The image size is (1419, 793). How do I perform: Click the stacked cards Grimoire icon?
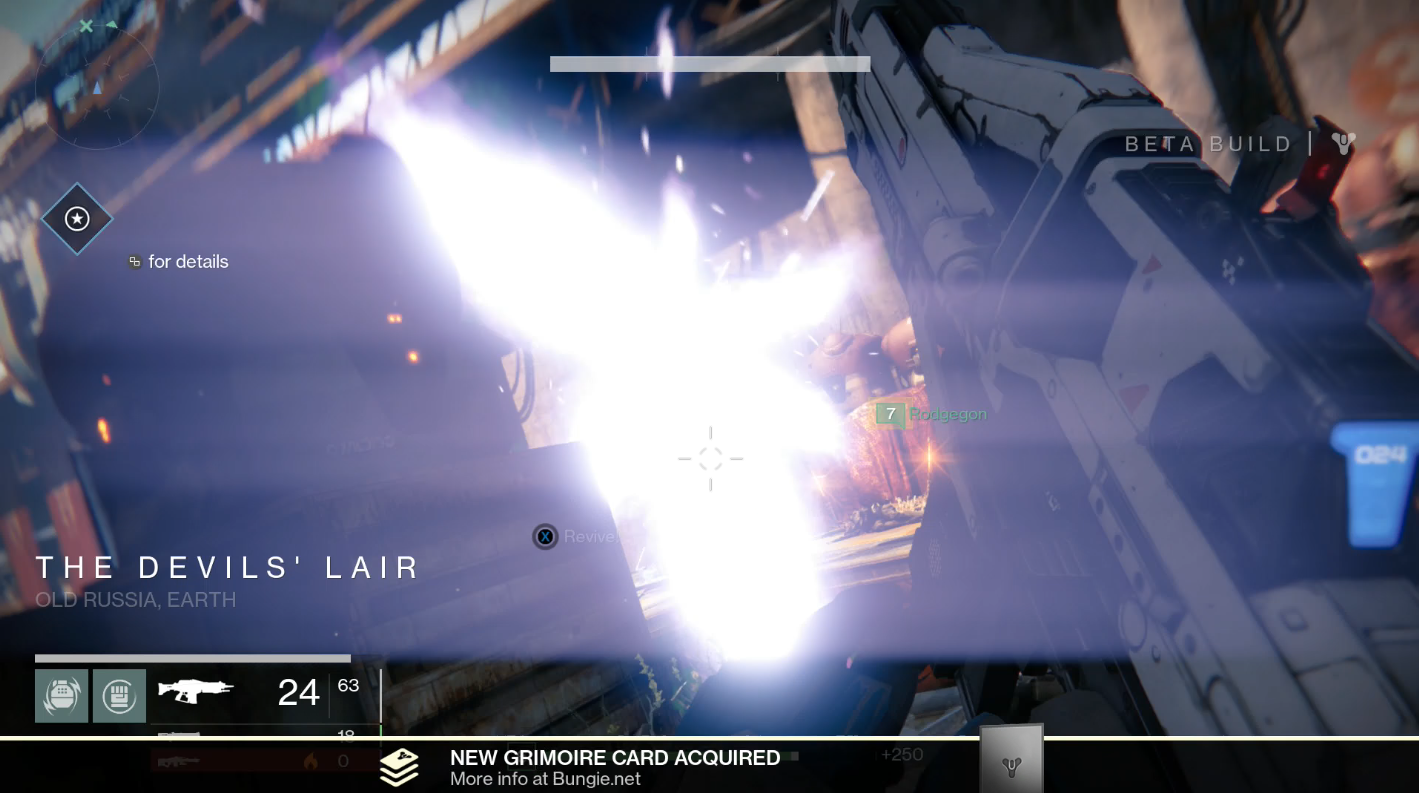tap(399, 767)
